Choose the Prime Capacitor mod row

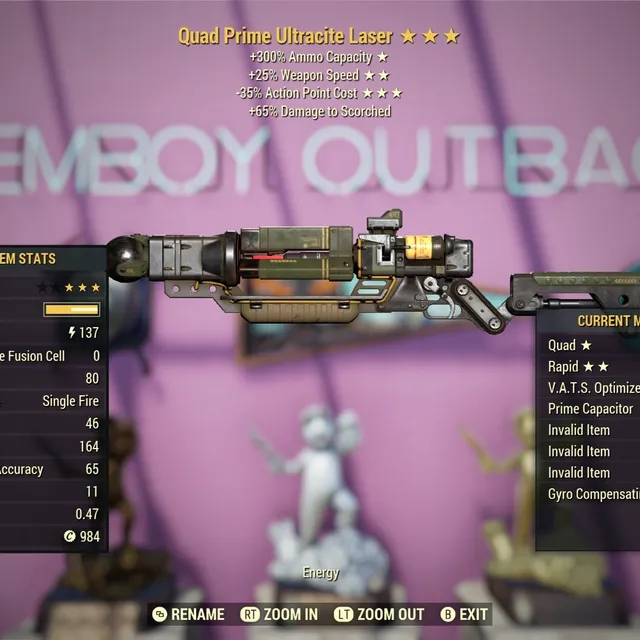[x=590, y=408]
